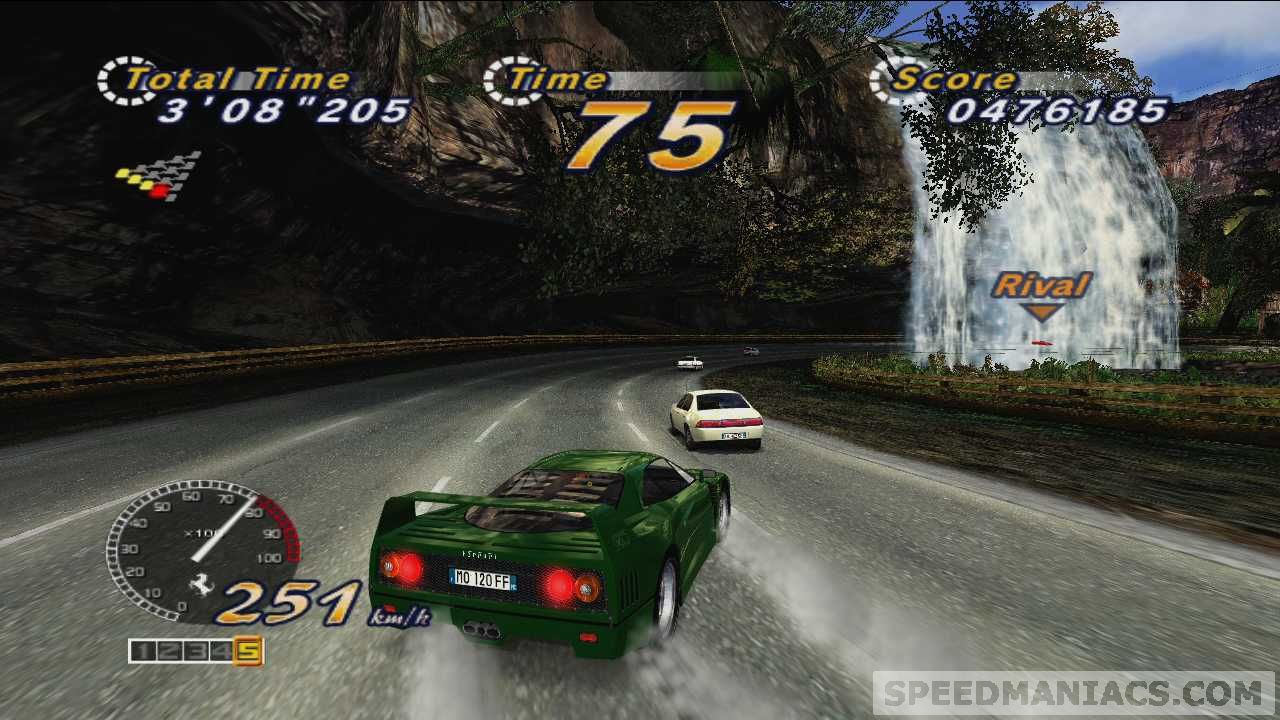Click the stage route progress map
Image resolution: width=1280 pixels, height=720 pixels.
click(x=159, y=176)
